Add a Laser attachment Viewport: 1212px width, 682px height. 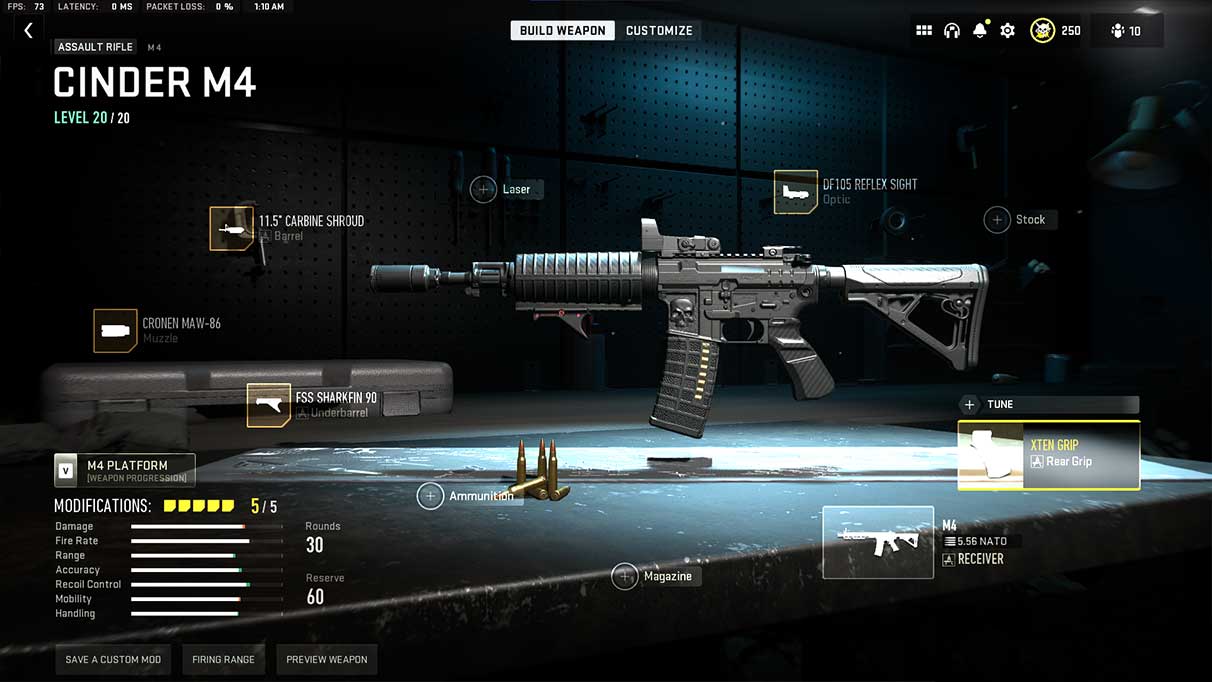click(x=484, y=189)
